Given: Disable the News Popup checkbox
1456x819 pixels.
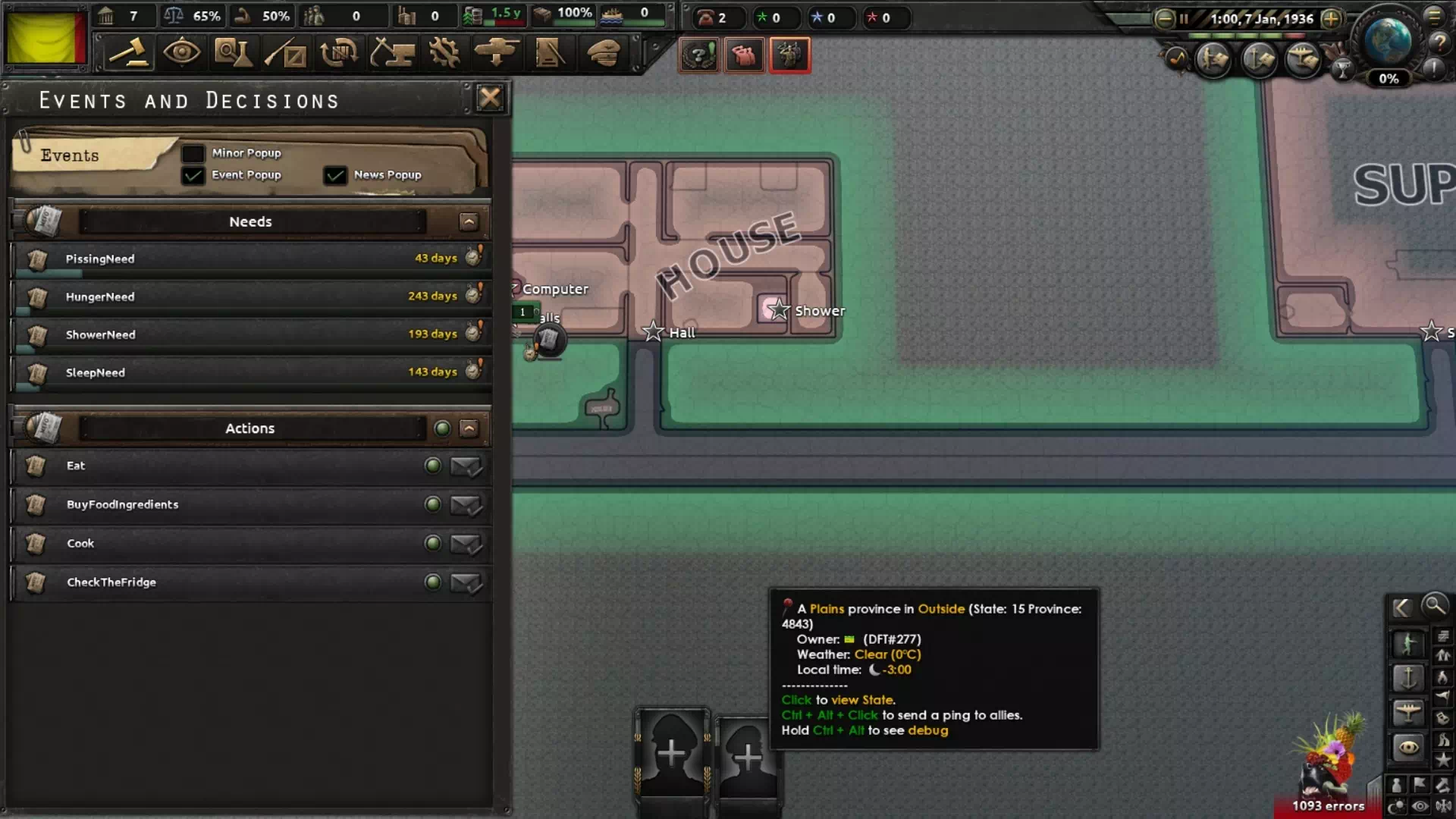Looking at the screenshot, I should 334,175.
